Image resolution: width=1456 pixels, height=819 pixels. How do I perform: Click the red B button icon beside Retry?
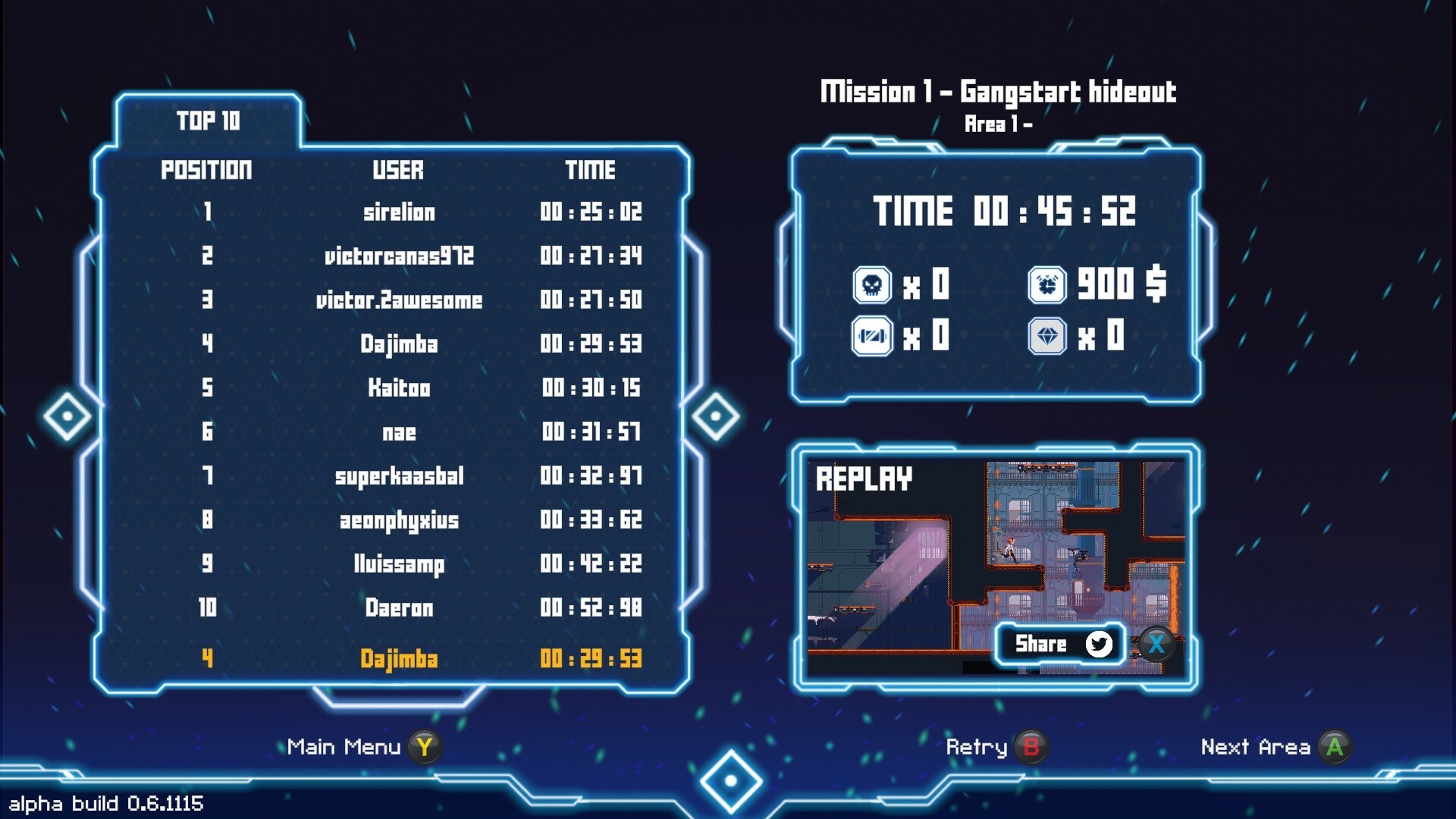[1031, 746]
